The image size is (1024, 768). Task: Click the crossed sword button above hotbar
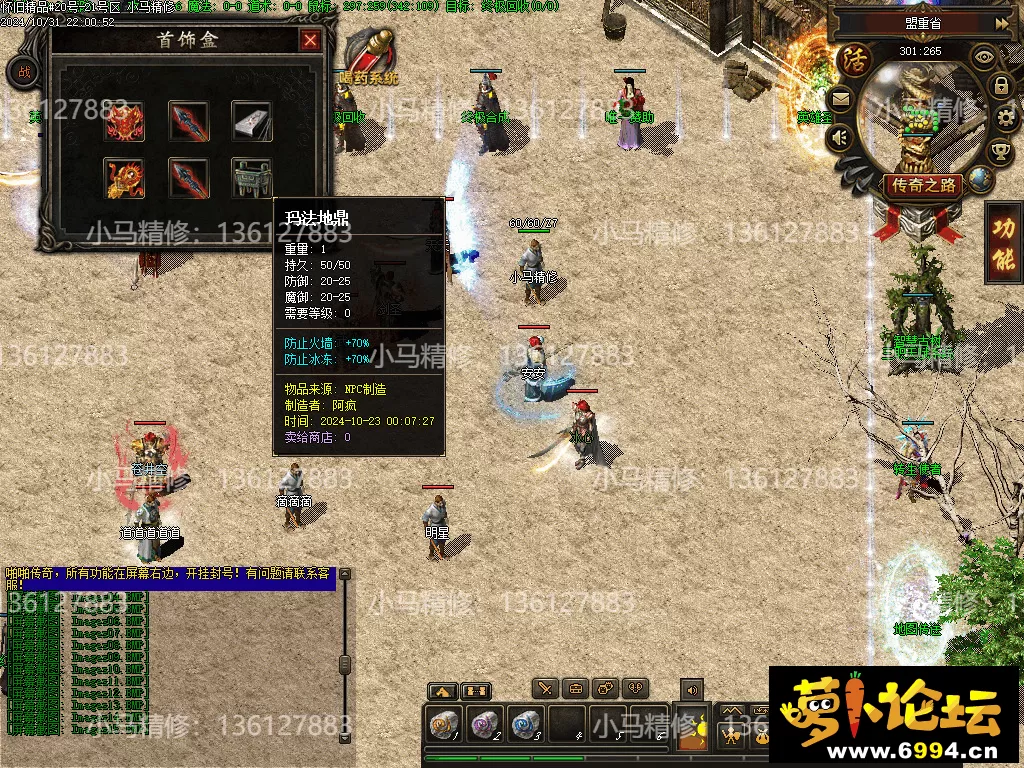pyautogui.click(x=544, y=688)
